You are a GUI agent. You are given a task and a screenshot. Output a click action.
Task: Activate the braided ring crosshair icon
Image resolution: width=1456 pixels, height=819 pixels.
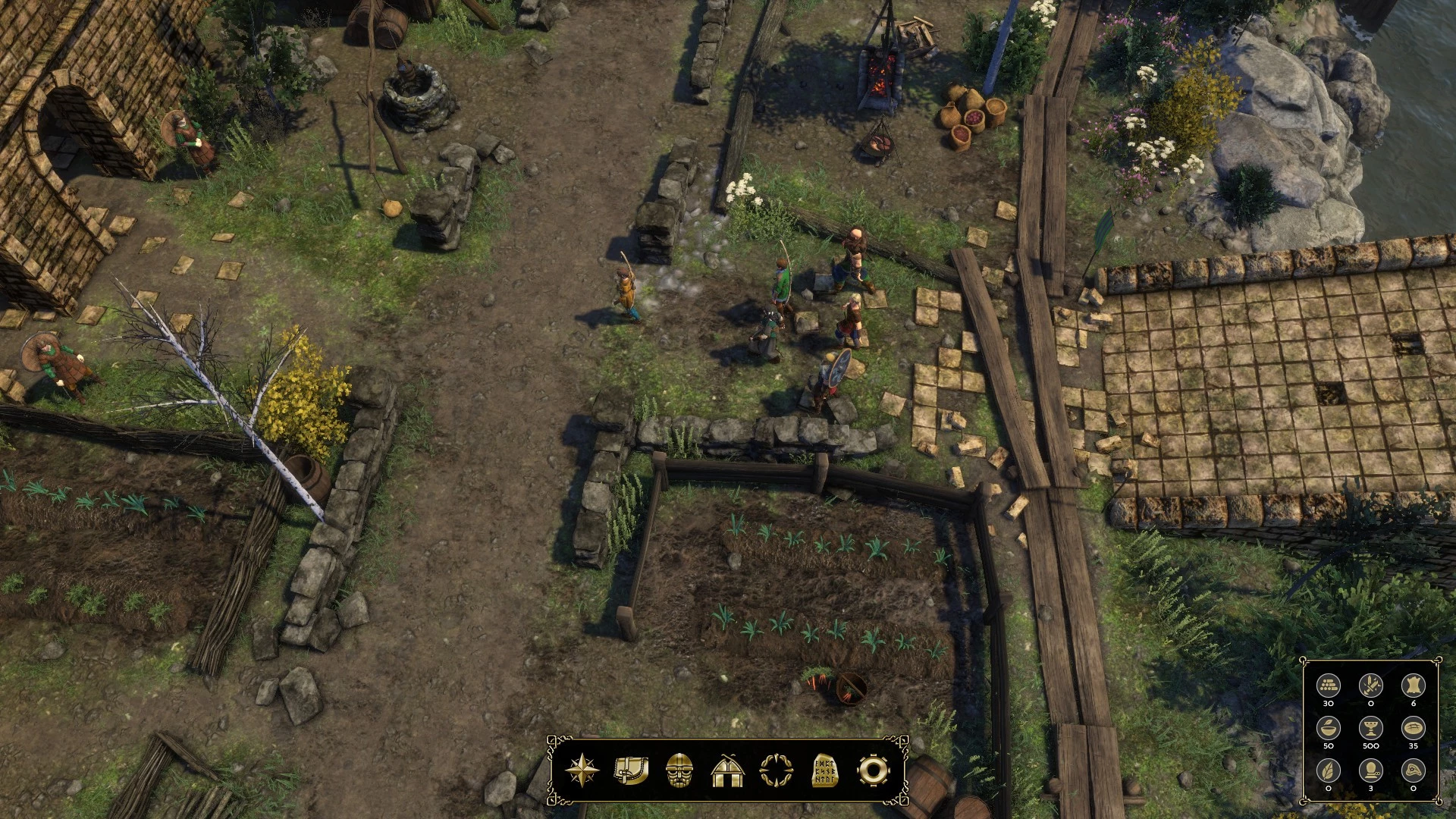click(x=776, y=770)
